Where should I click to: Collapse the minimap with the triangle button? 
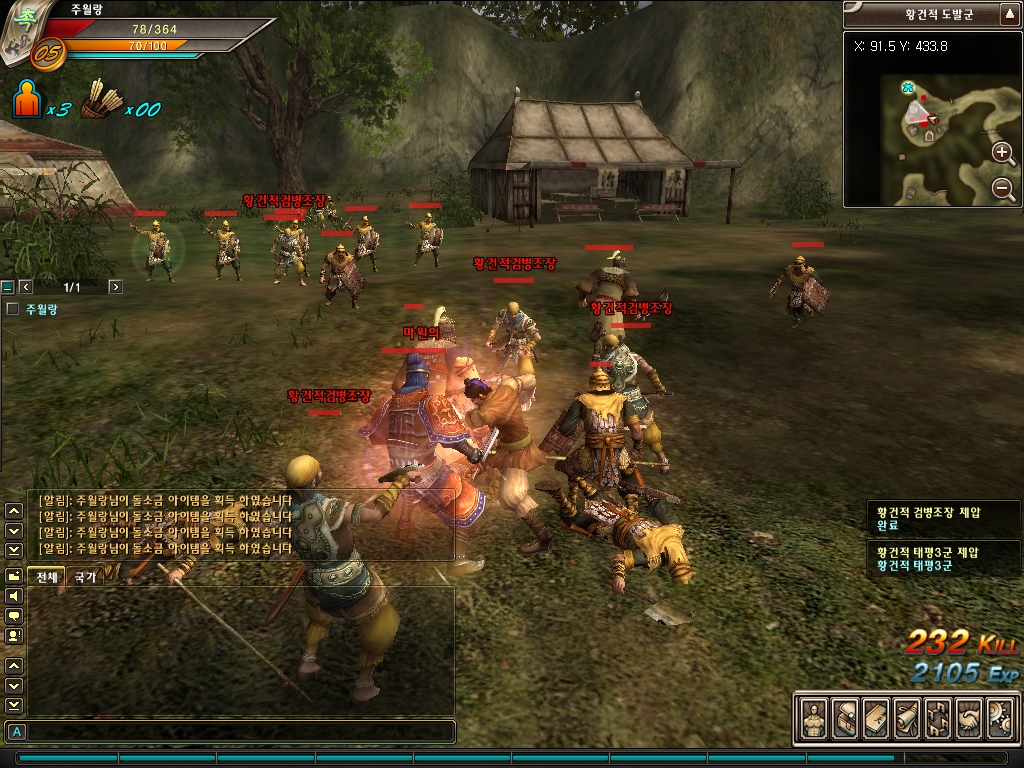(x=1010, y=14)
